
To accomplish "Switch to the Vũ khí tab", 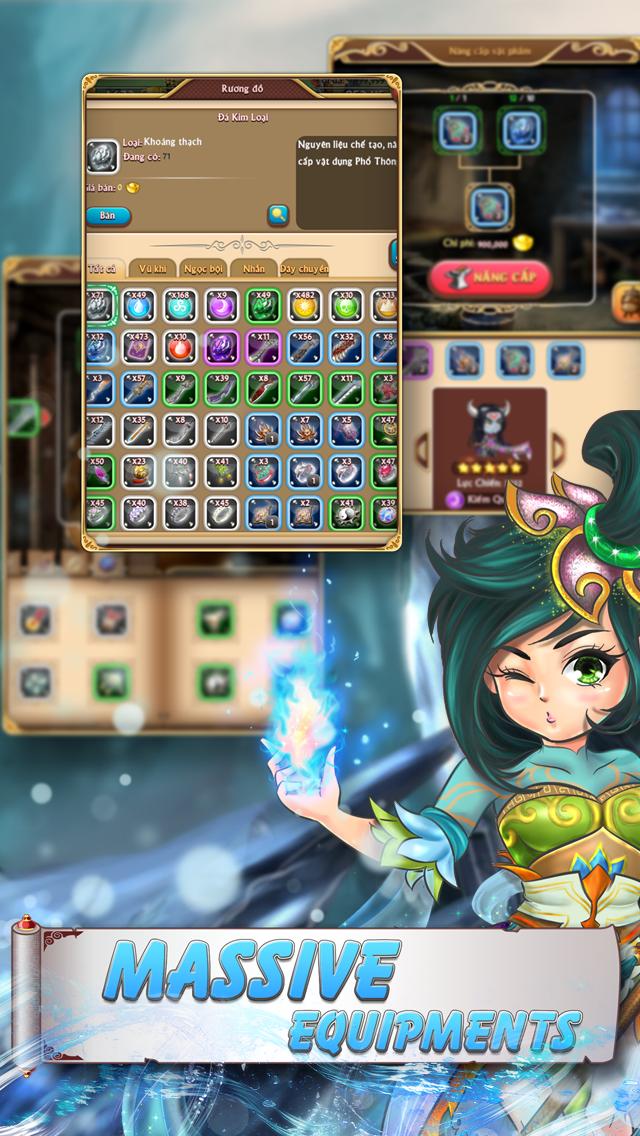I will 153,268.
